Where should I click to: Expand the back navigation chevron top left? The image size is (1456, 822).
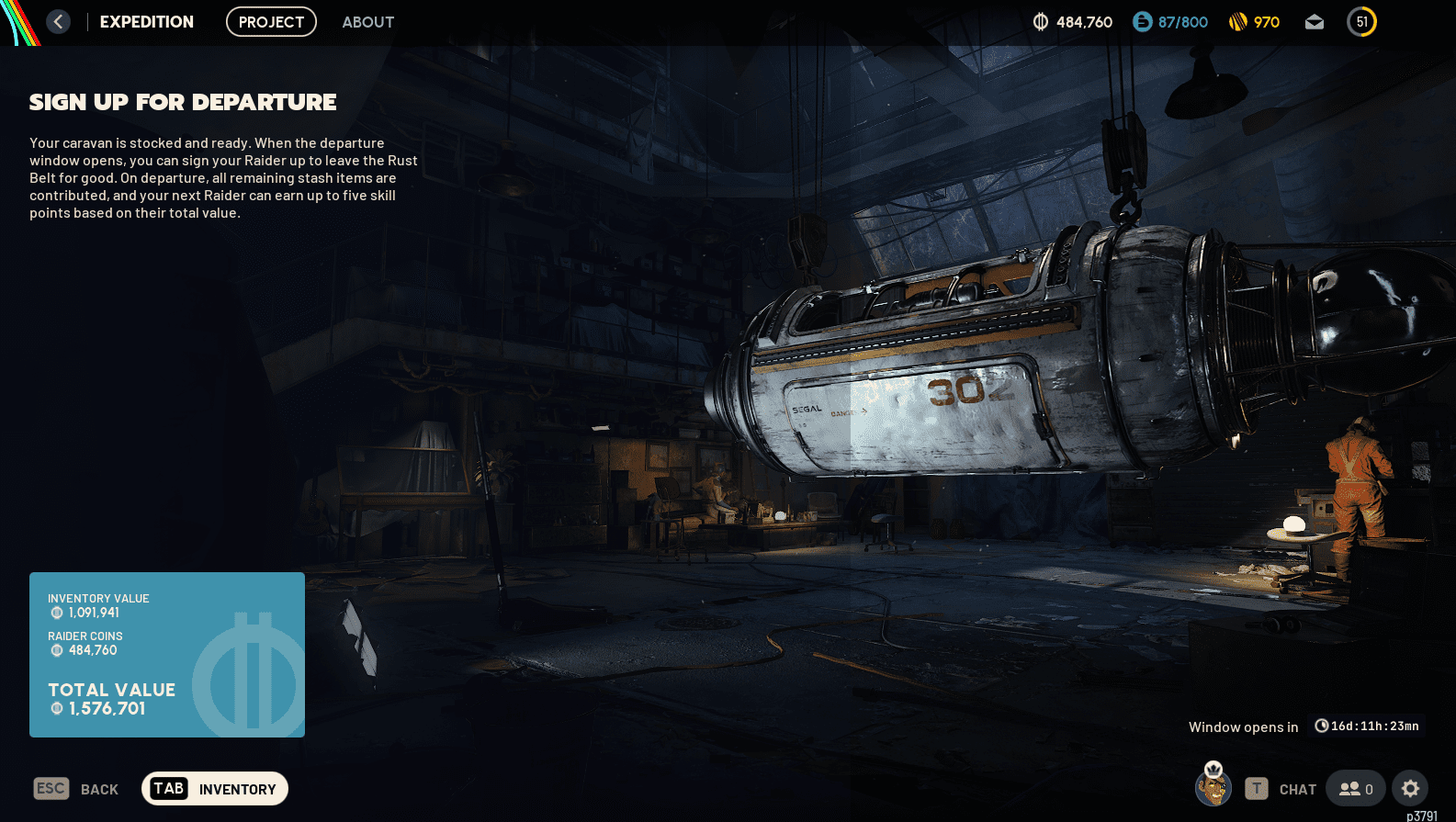(x=58, y=21)
